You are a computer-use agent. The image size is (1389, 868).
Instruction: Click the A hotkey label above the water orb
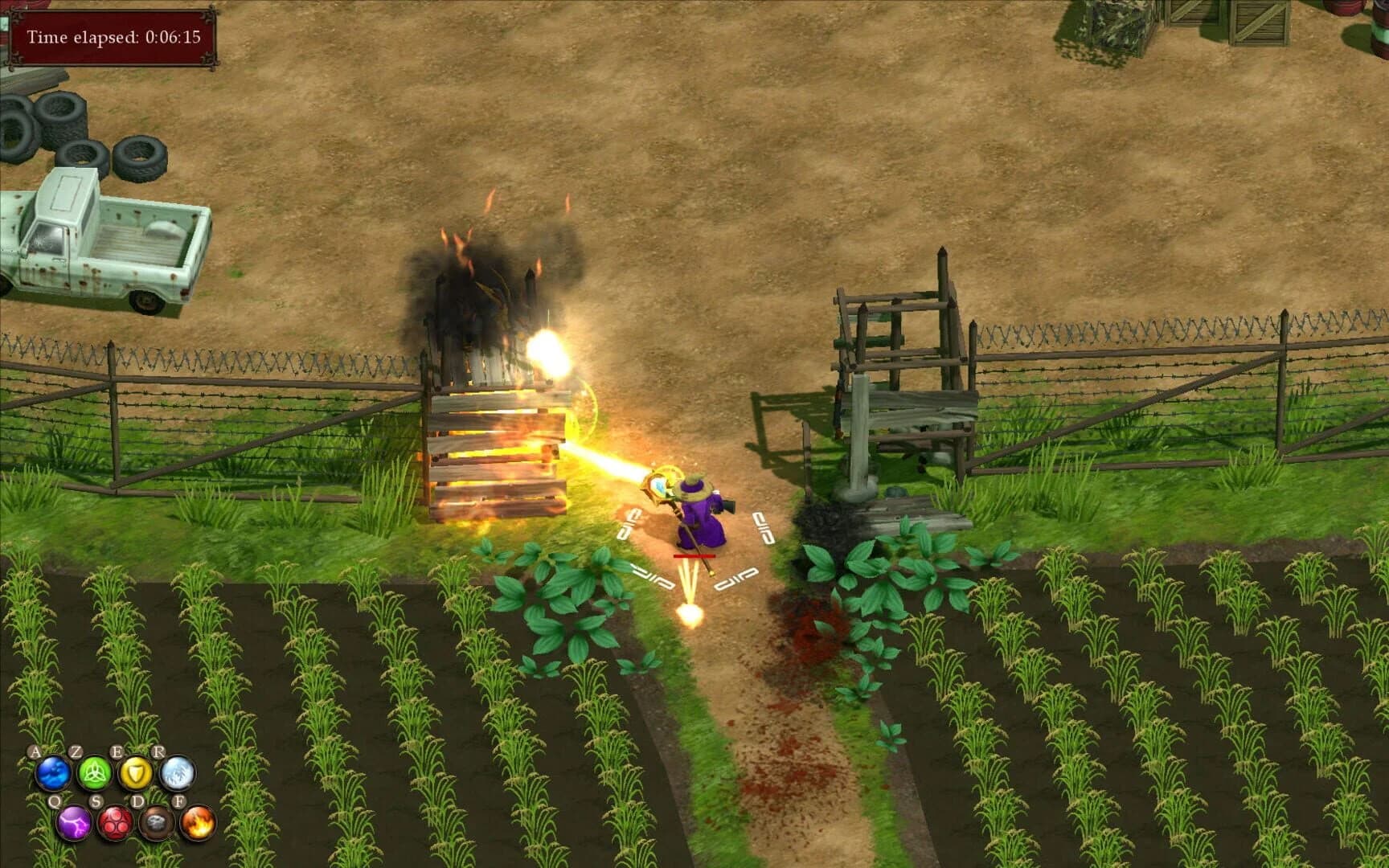(x=35, y=751)
